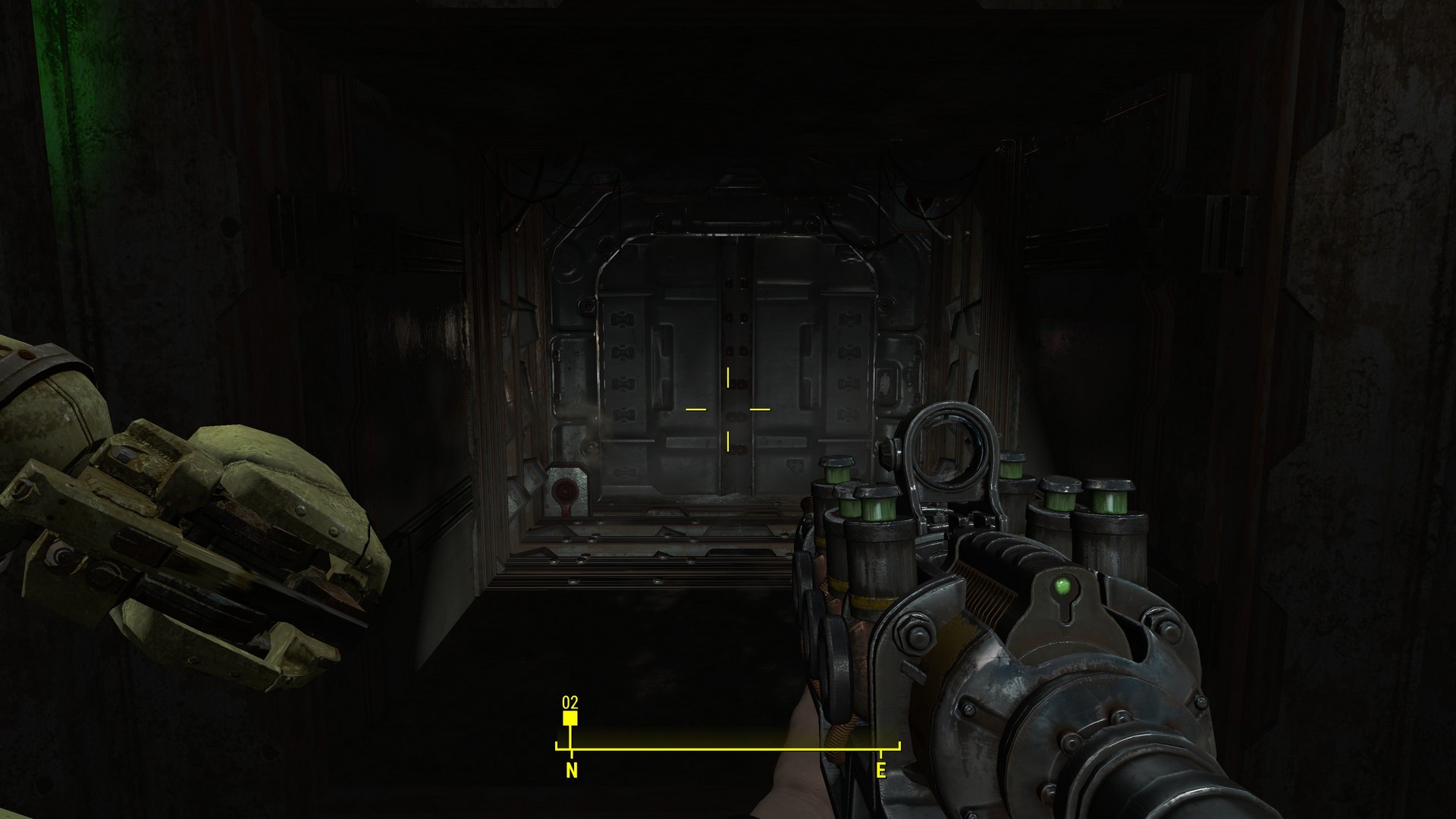Viewport: 1456px width, 819px height.
Task: Select the square 02 marker above the compass
Action: 570,717
